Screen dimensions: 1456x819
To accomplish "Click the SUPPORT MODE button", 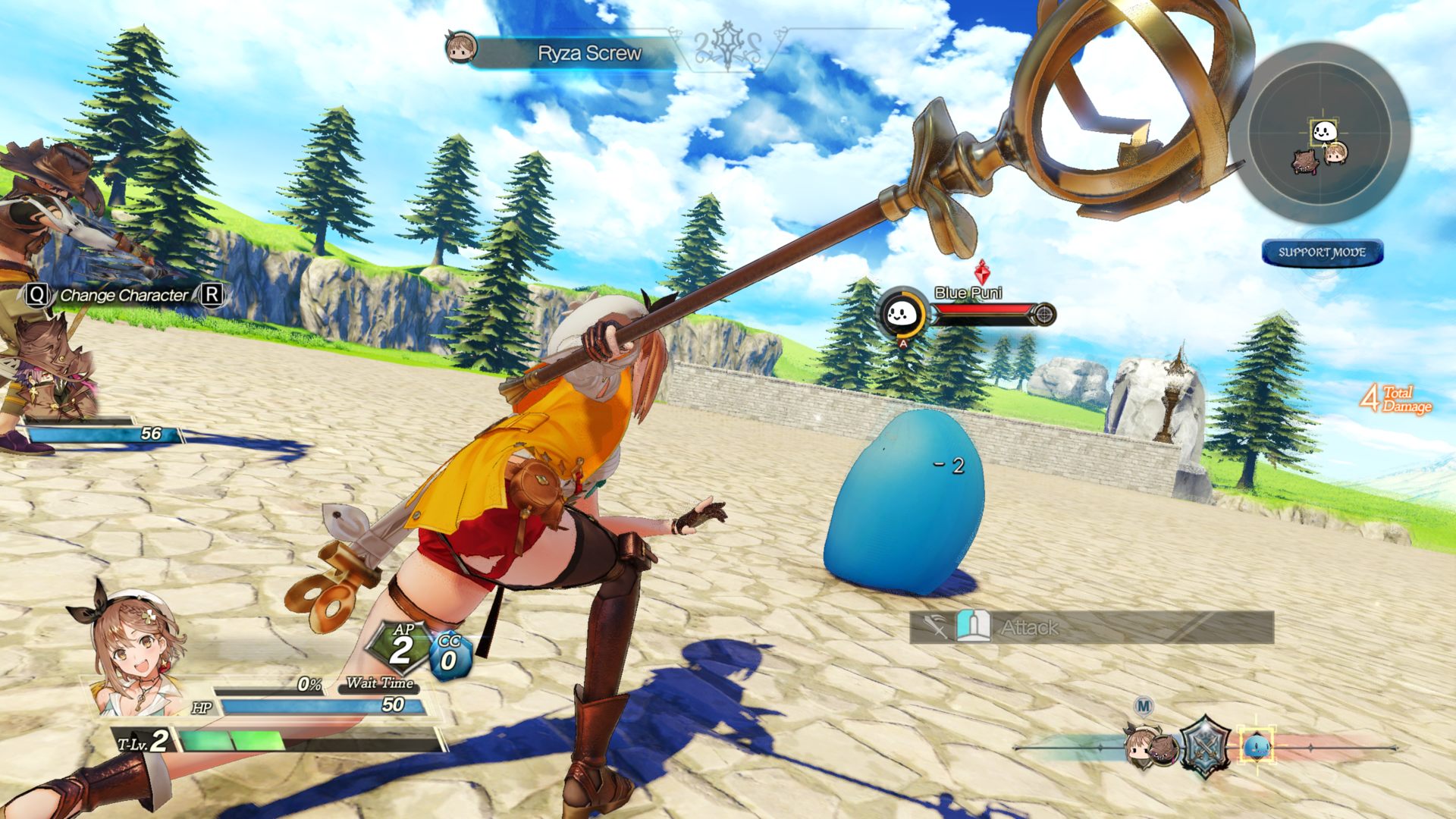I will pos(1322,253).
